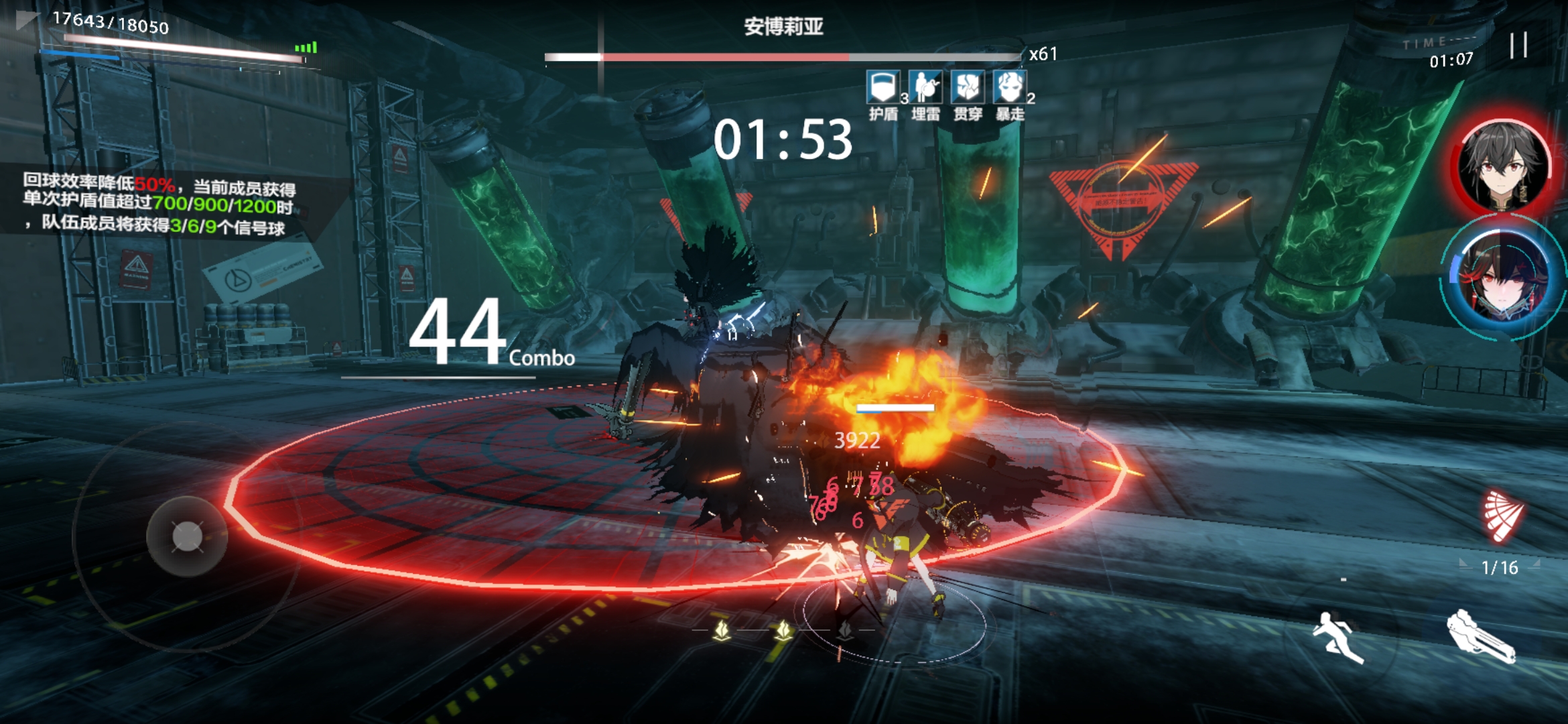This screenshot has width=1568, height=724.
Task: Inspect the 暴走 rampage boss buff icon
Action: tap(1010, 87)
